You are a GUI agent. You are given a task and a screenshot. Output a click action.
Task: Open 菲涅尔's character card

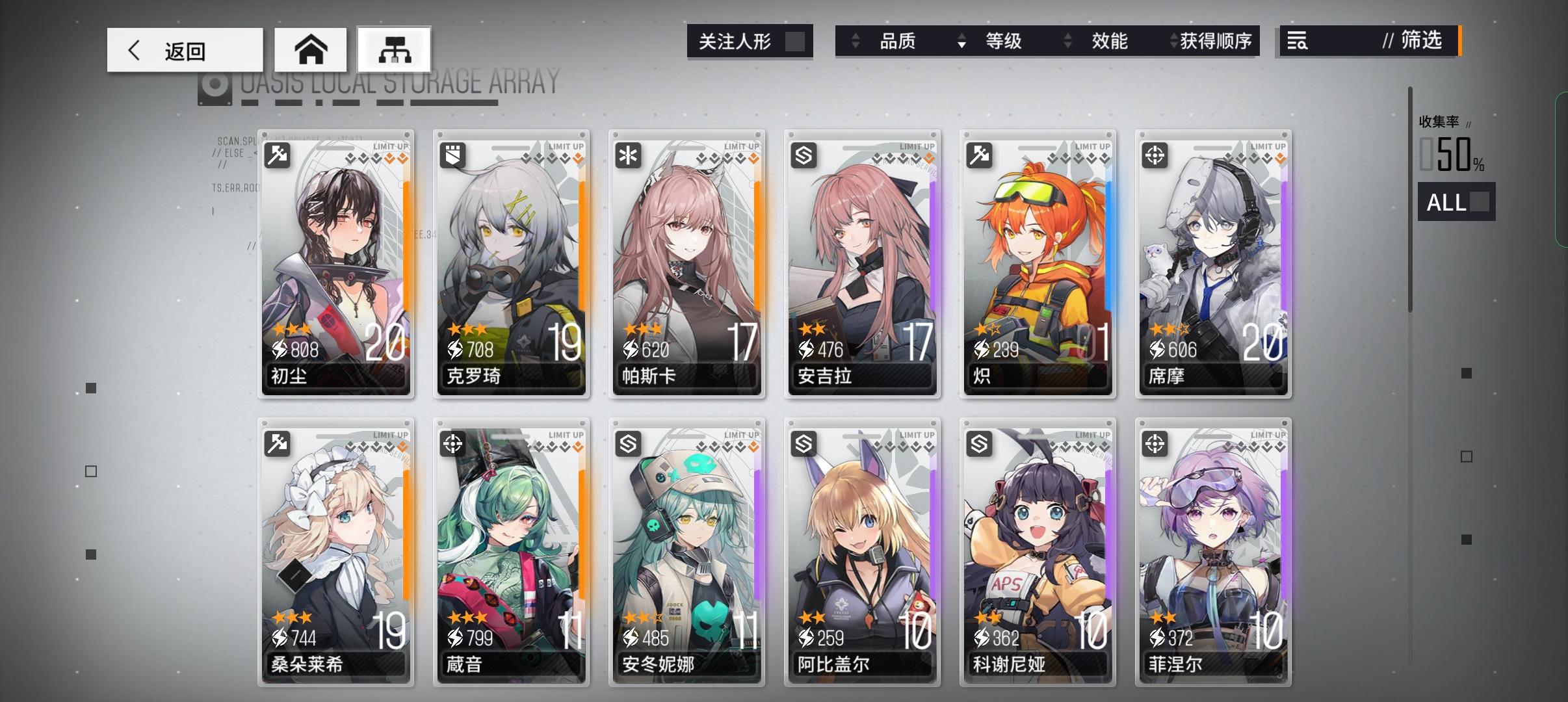click(1214, 552)
